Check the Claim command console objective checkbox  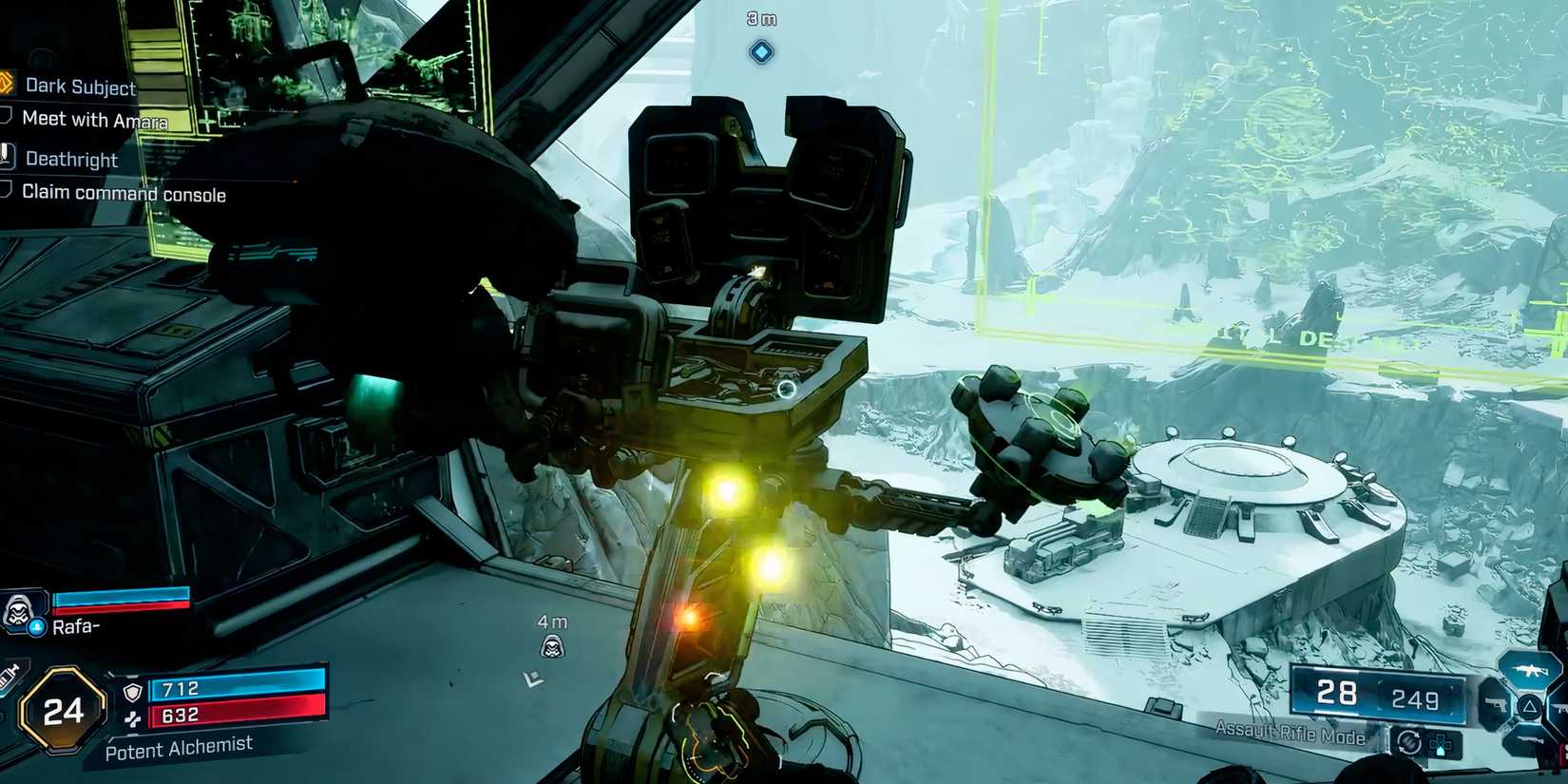pyautogui.click(x=7, y=191)
